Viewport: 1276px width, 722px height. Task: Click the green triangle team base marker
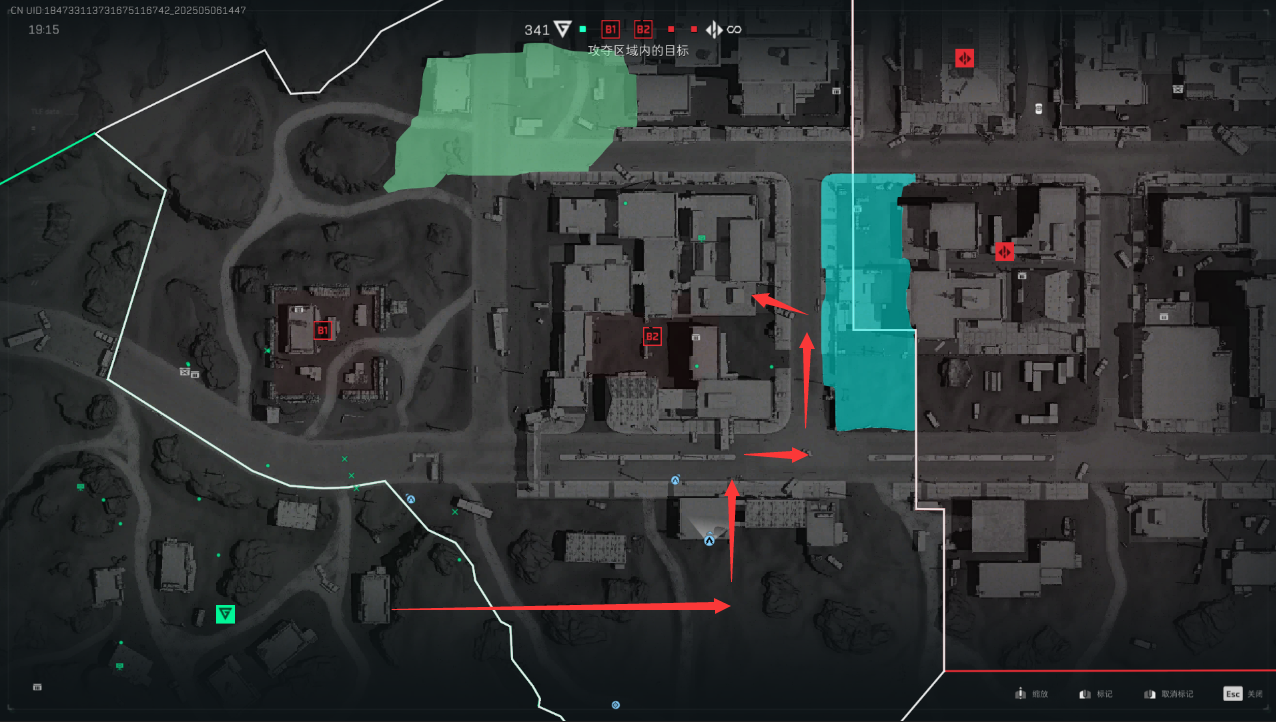coord(226,614)
